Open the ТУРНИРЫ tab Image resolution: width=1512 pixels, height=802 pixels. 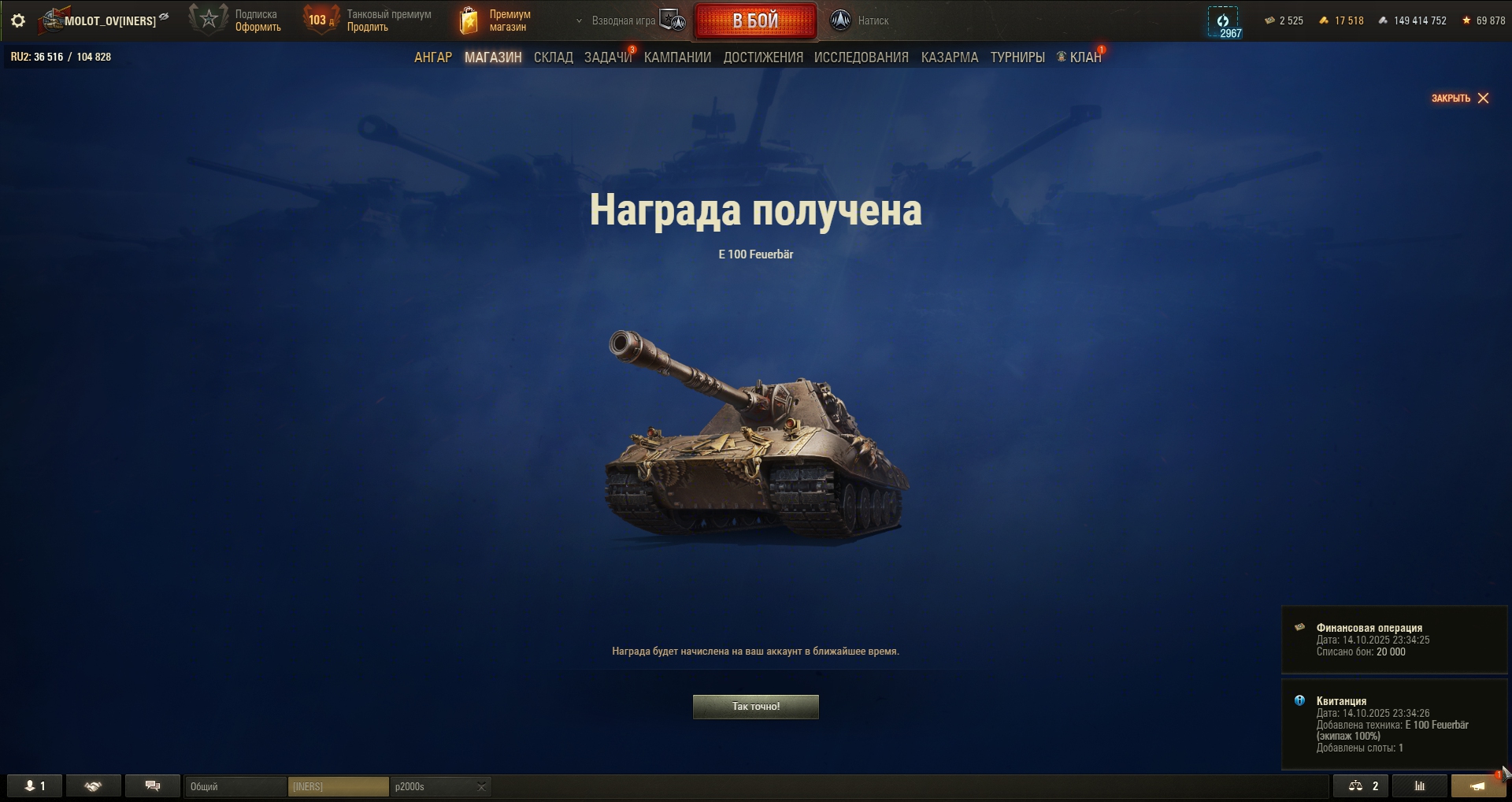[x=1017, y=58]
